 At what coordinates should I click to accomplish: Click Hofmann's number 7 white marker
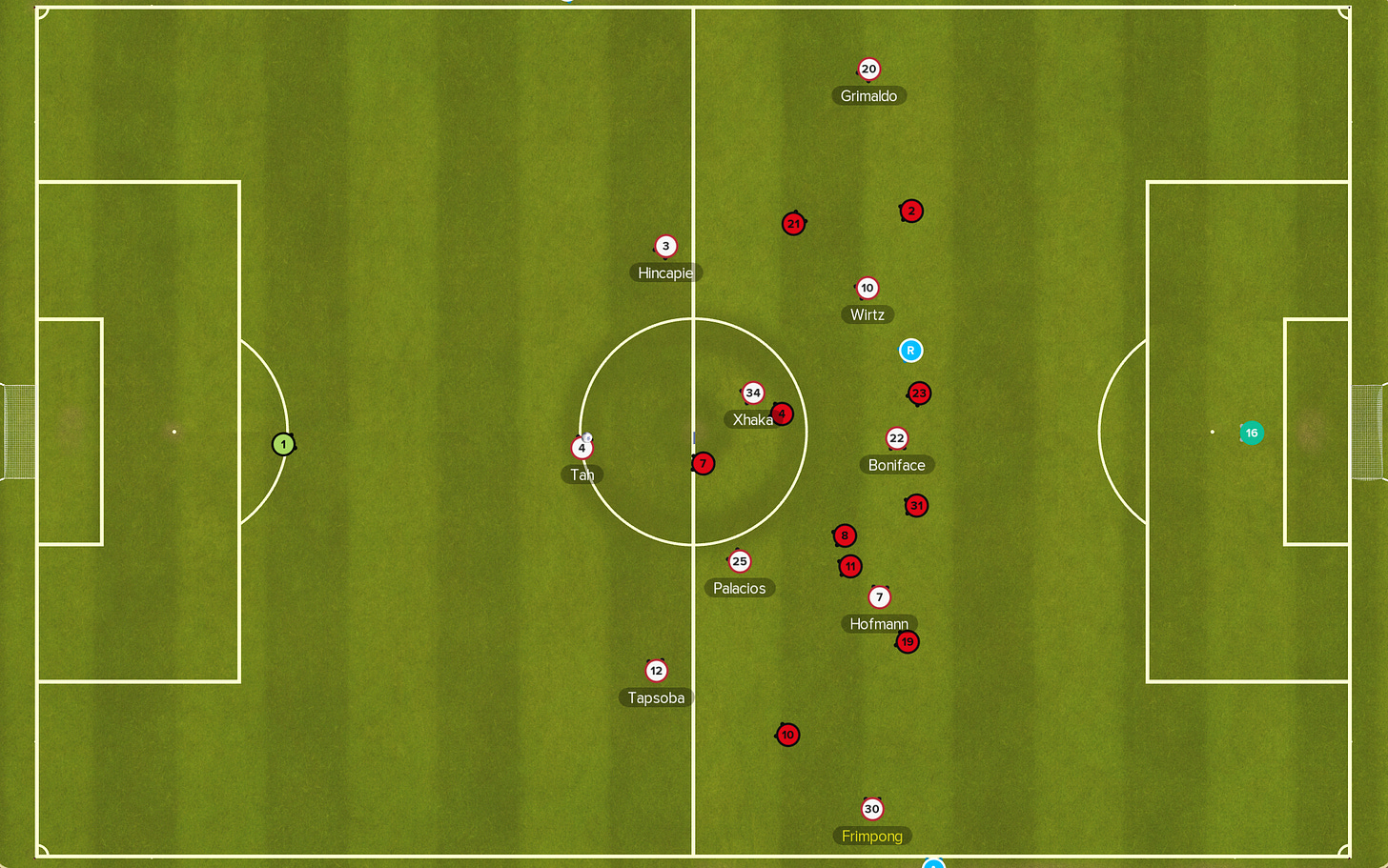click(x=879, y=596)
